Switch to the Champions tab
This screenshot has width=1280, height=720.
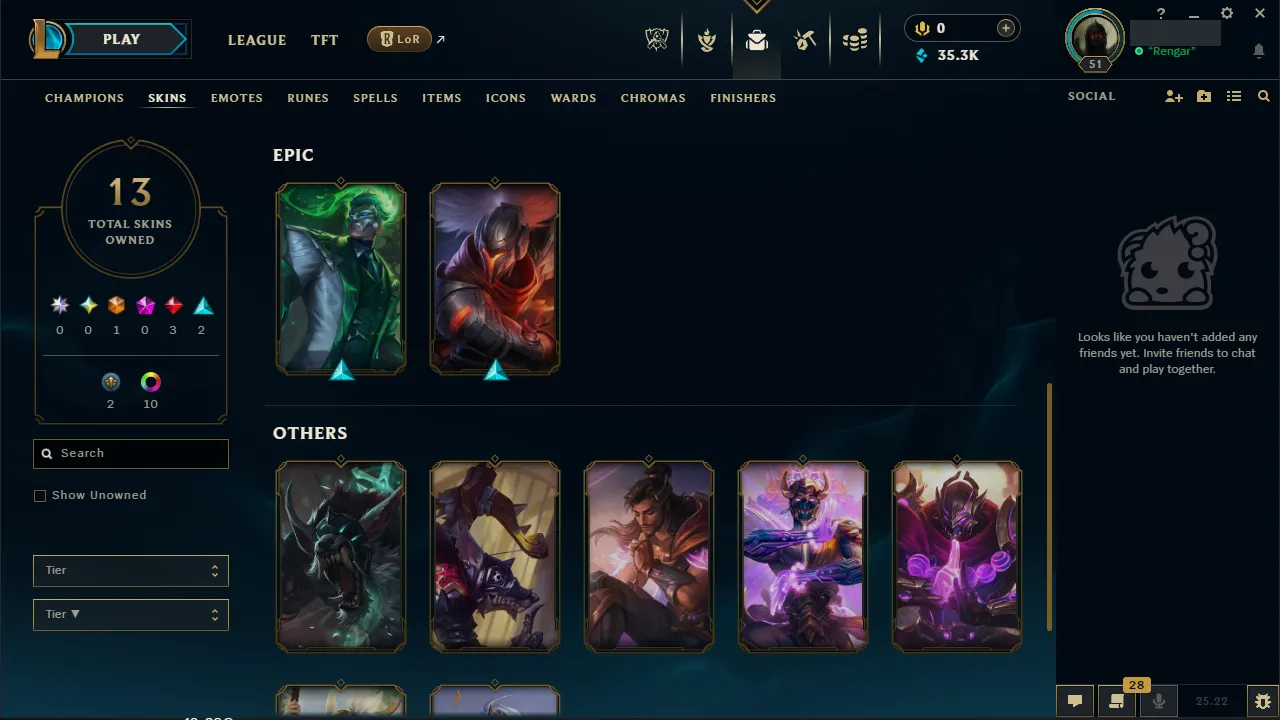84,98
